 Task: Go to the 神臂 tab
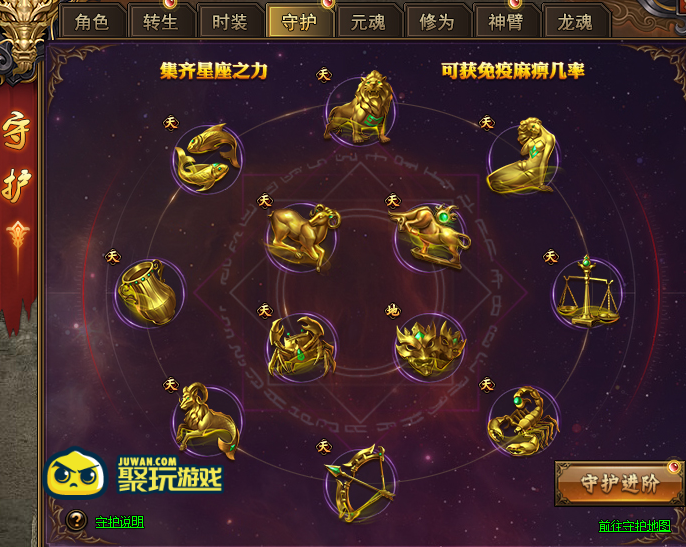coord(505,22)
